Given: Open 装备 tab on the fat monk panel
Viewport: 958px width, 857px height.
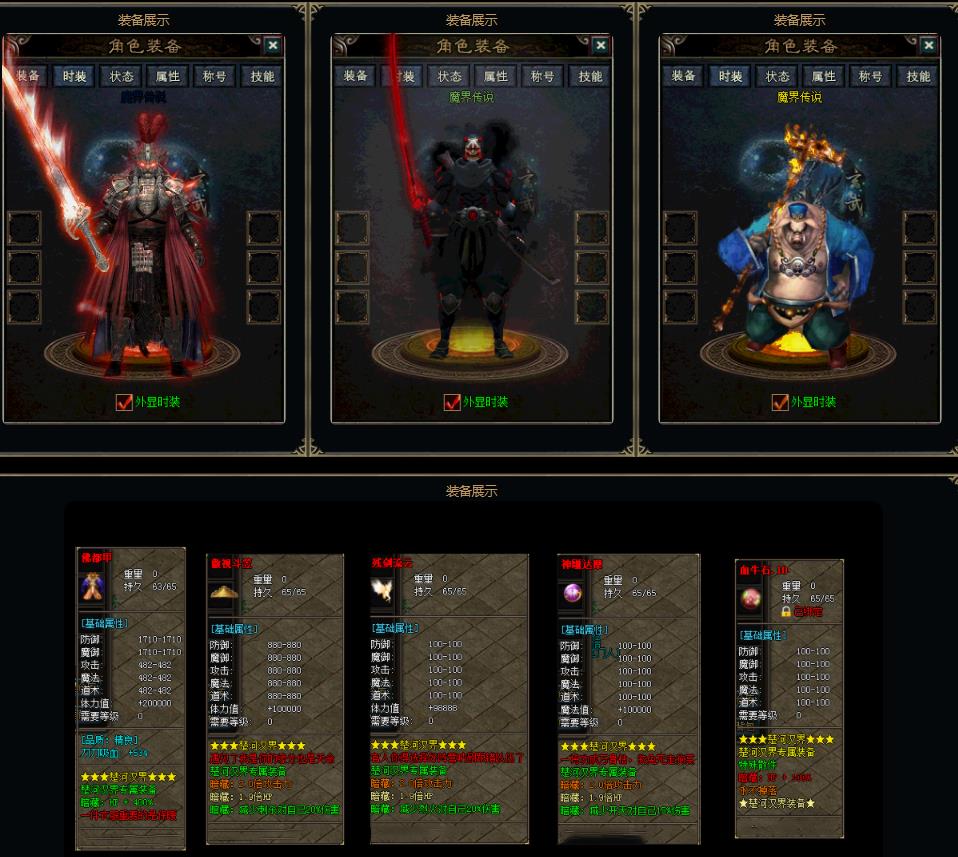Looking at the screenshot, I should tap(684, 76).
